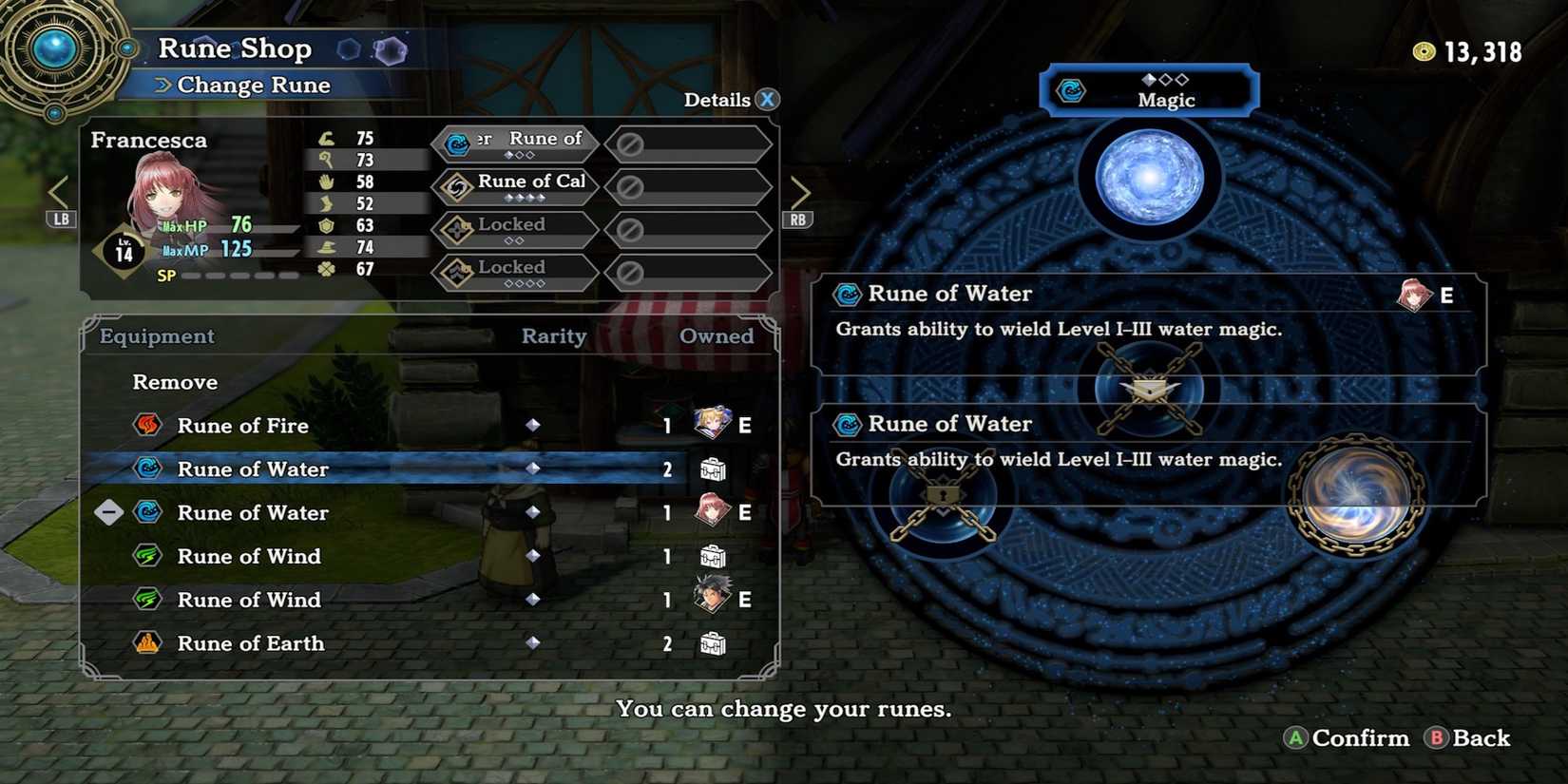Select the Rune of Wind icon
The image size is (1568, 784).
[x=147, y=556]
